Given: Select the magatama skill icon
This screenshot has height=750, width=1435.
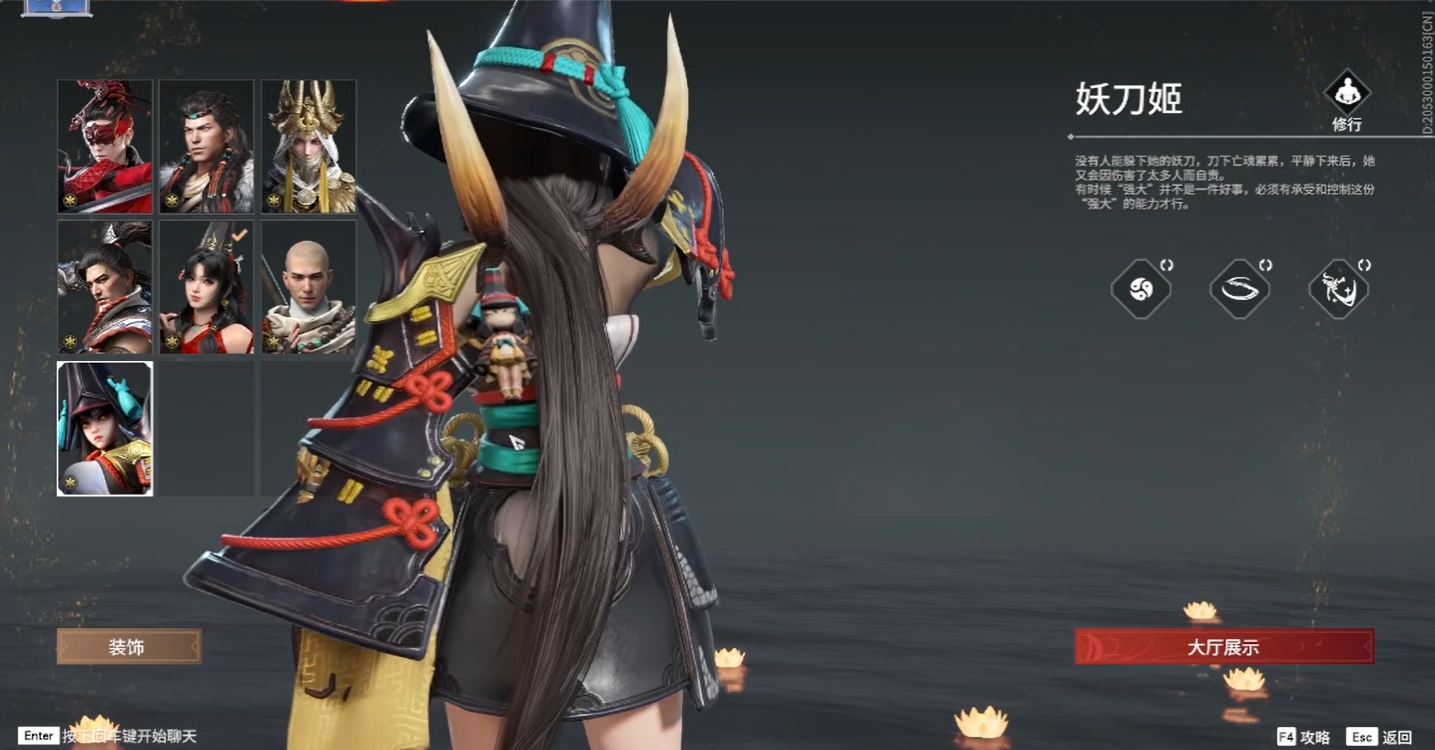Looking at the screenshot, I should [1141, 287].
